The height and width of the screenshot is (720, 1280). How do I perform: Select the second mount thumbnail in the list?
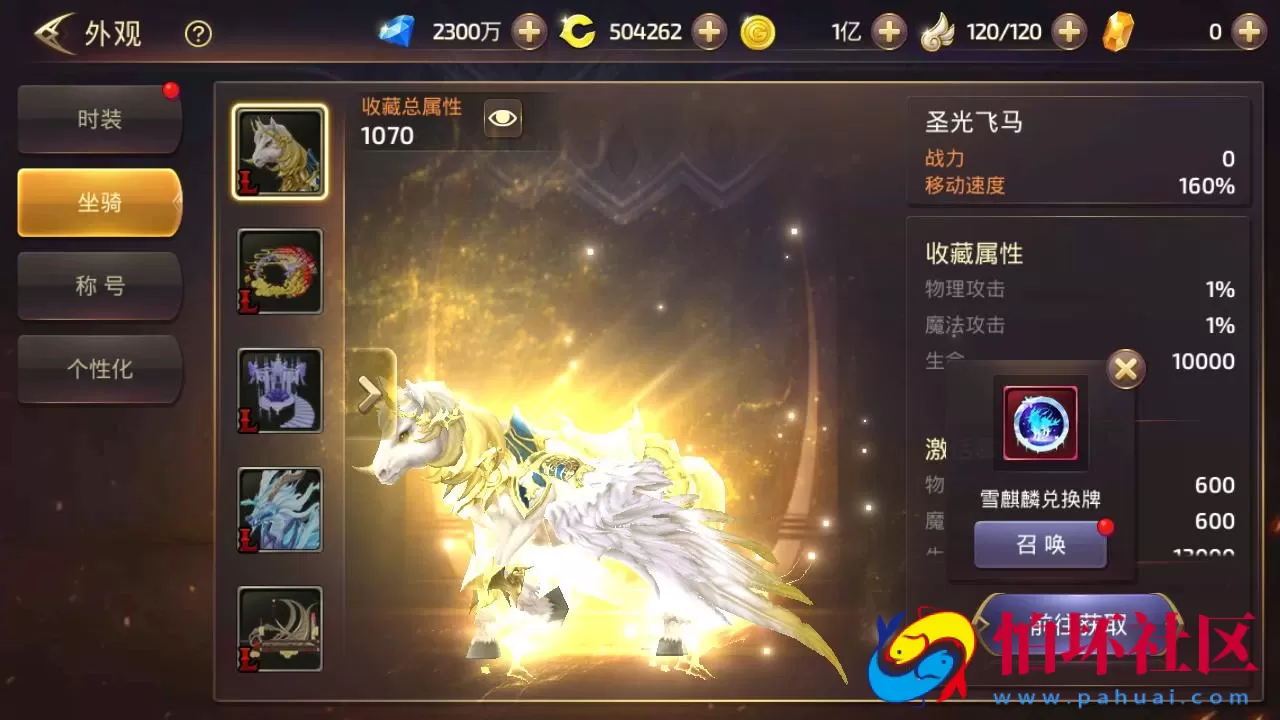(x=279, y=270)
